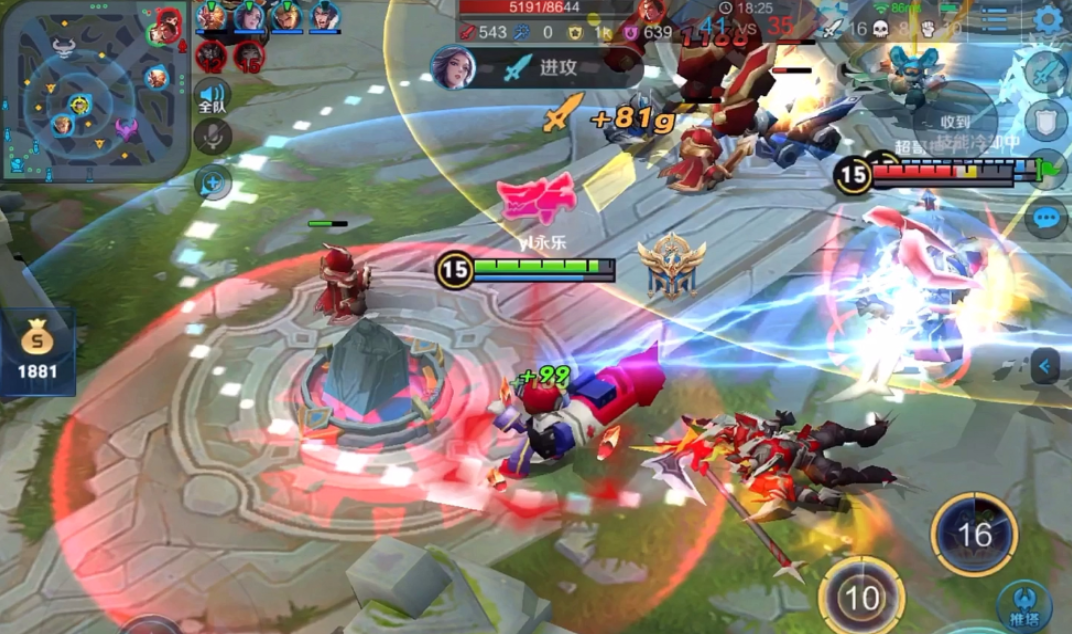
Task: Open the gold shop with 1881 coins
Action: 38,352
